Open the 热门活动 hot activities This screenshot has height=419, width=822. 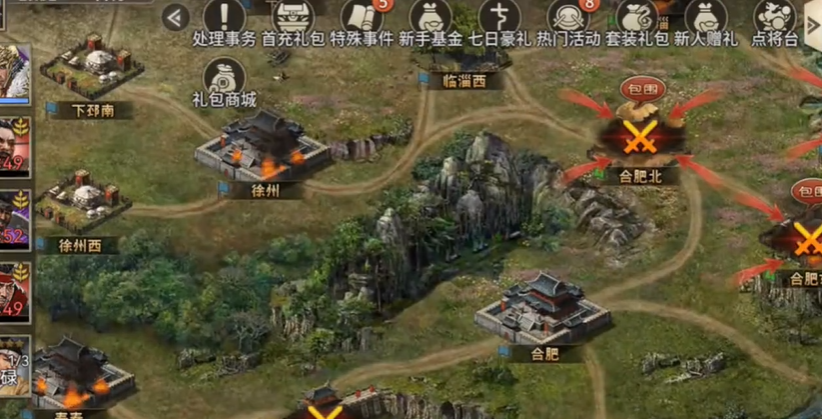point(567,20)
